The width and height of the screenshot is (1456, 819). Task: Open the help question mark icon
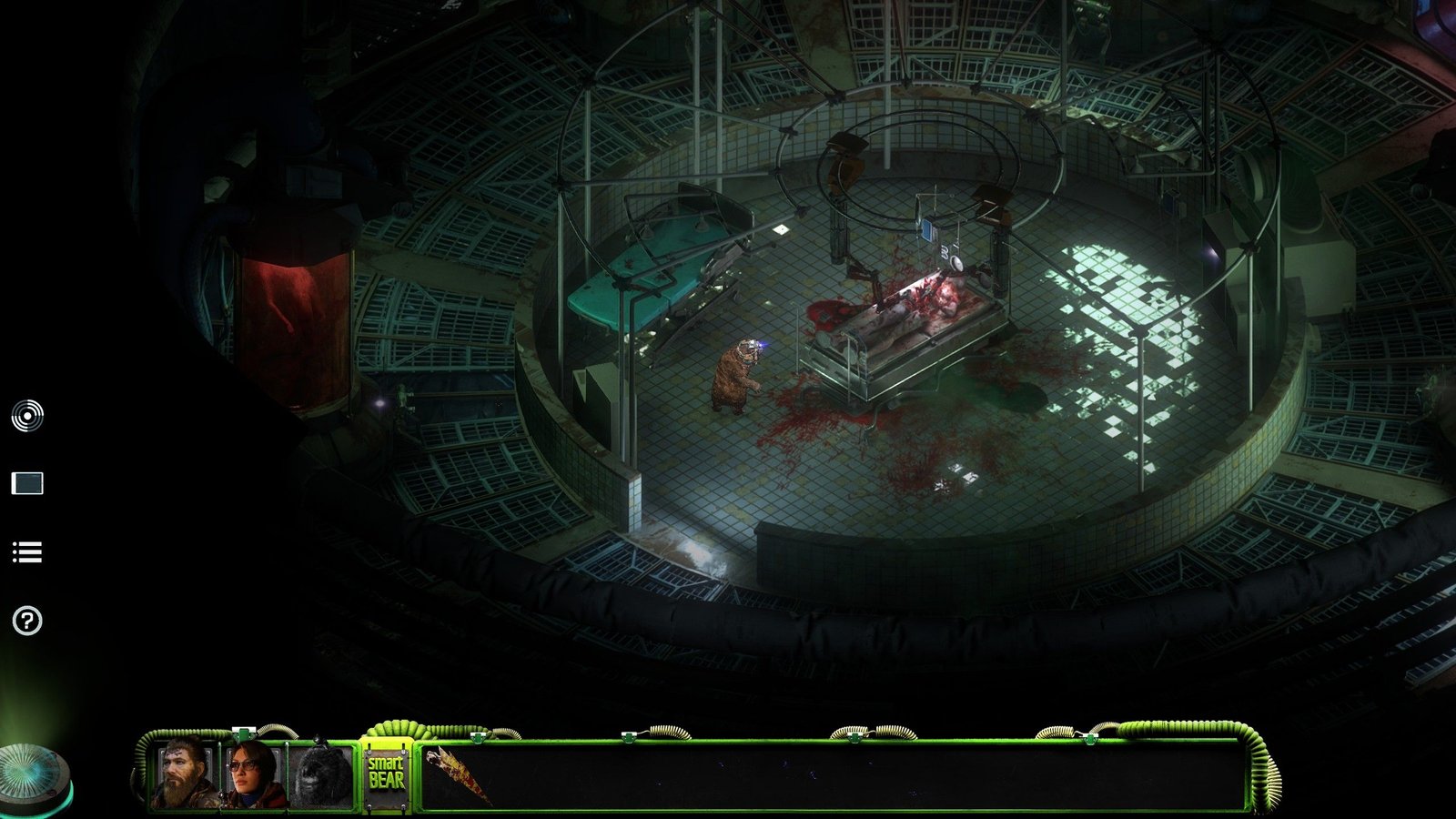(27, 621)
